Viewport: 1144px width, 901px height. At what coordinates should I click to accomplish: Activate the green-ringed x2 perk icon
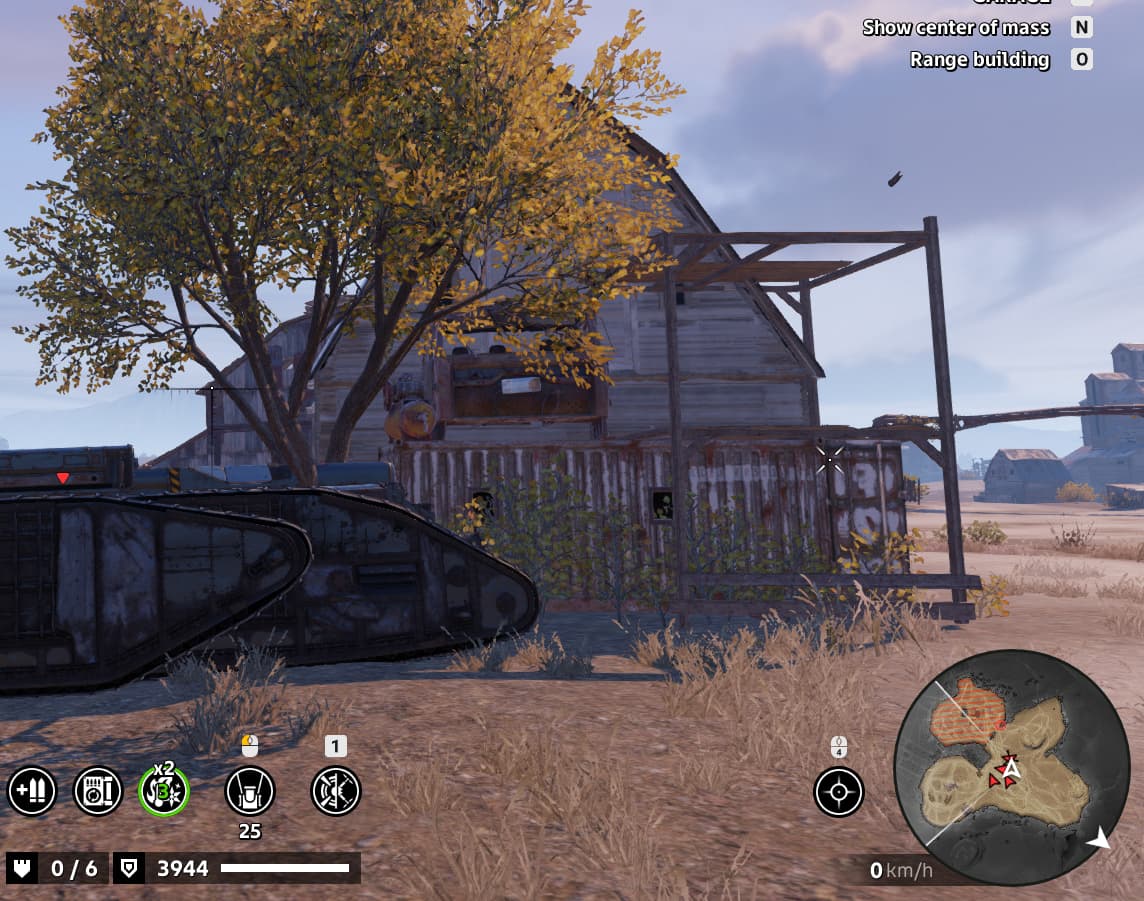click(164, 792)
